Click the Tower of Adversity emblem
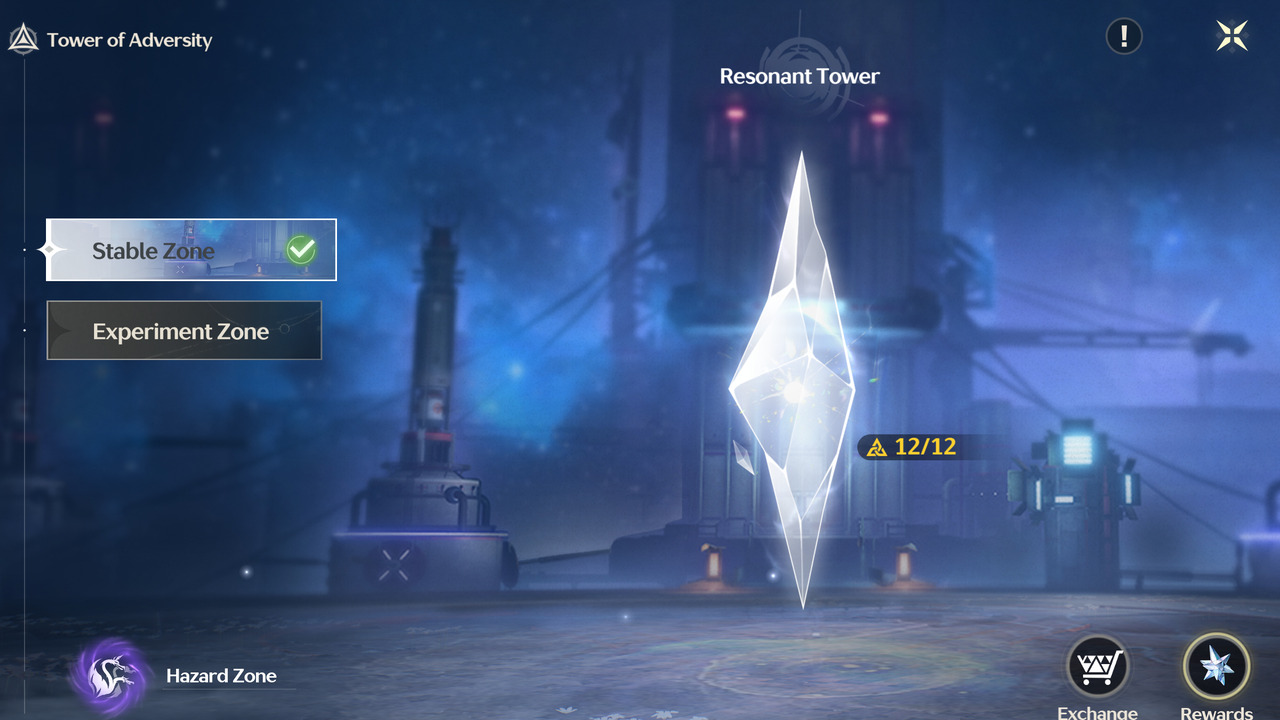Image resolution: width=1280 pixels, height=720 pixels. (22, 38)
